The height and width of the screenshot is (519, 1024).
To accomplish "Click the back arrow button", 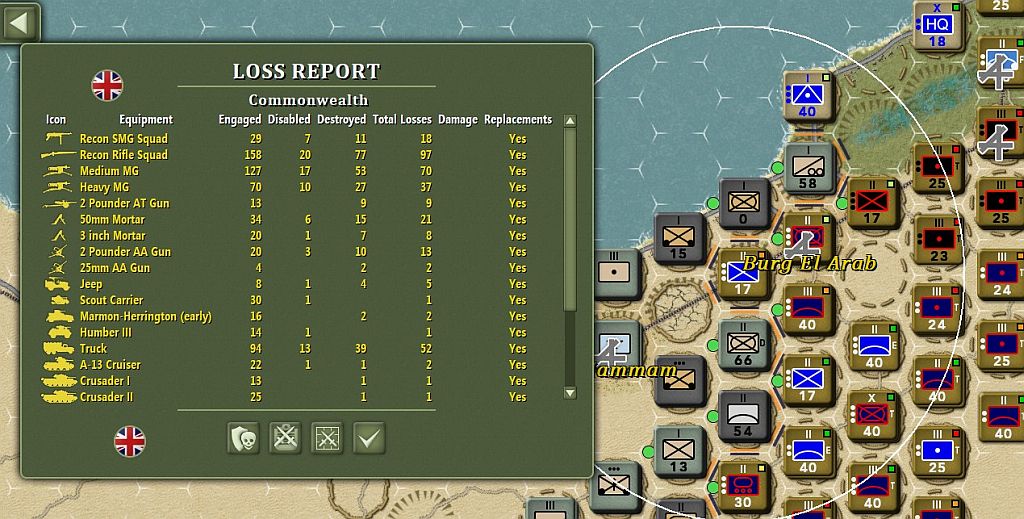I will [19, 21].
